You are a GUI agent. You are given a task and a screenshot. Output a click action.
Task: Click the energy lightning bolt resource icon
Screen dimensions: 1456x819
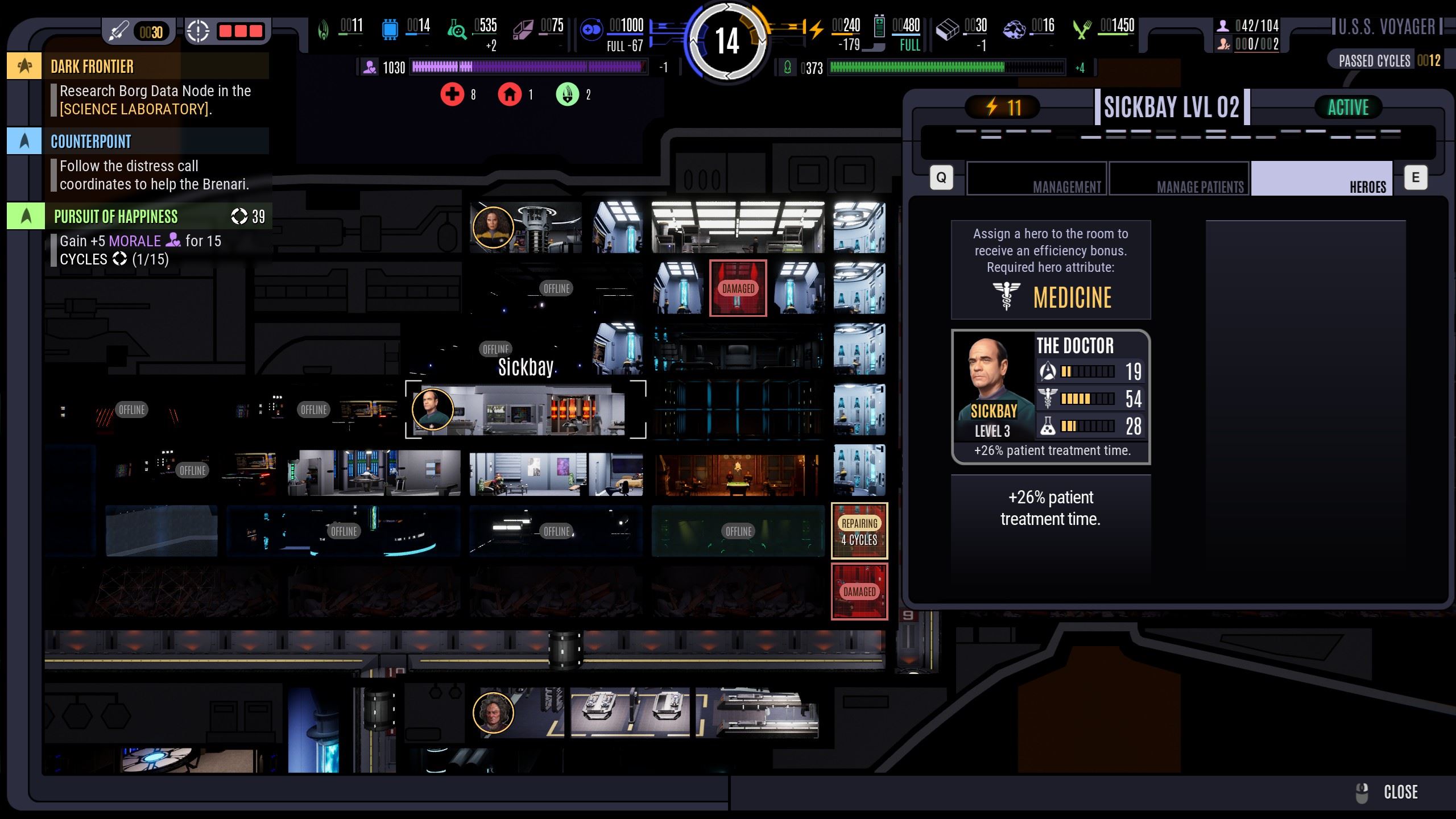(816, 28)
